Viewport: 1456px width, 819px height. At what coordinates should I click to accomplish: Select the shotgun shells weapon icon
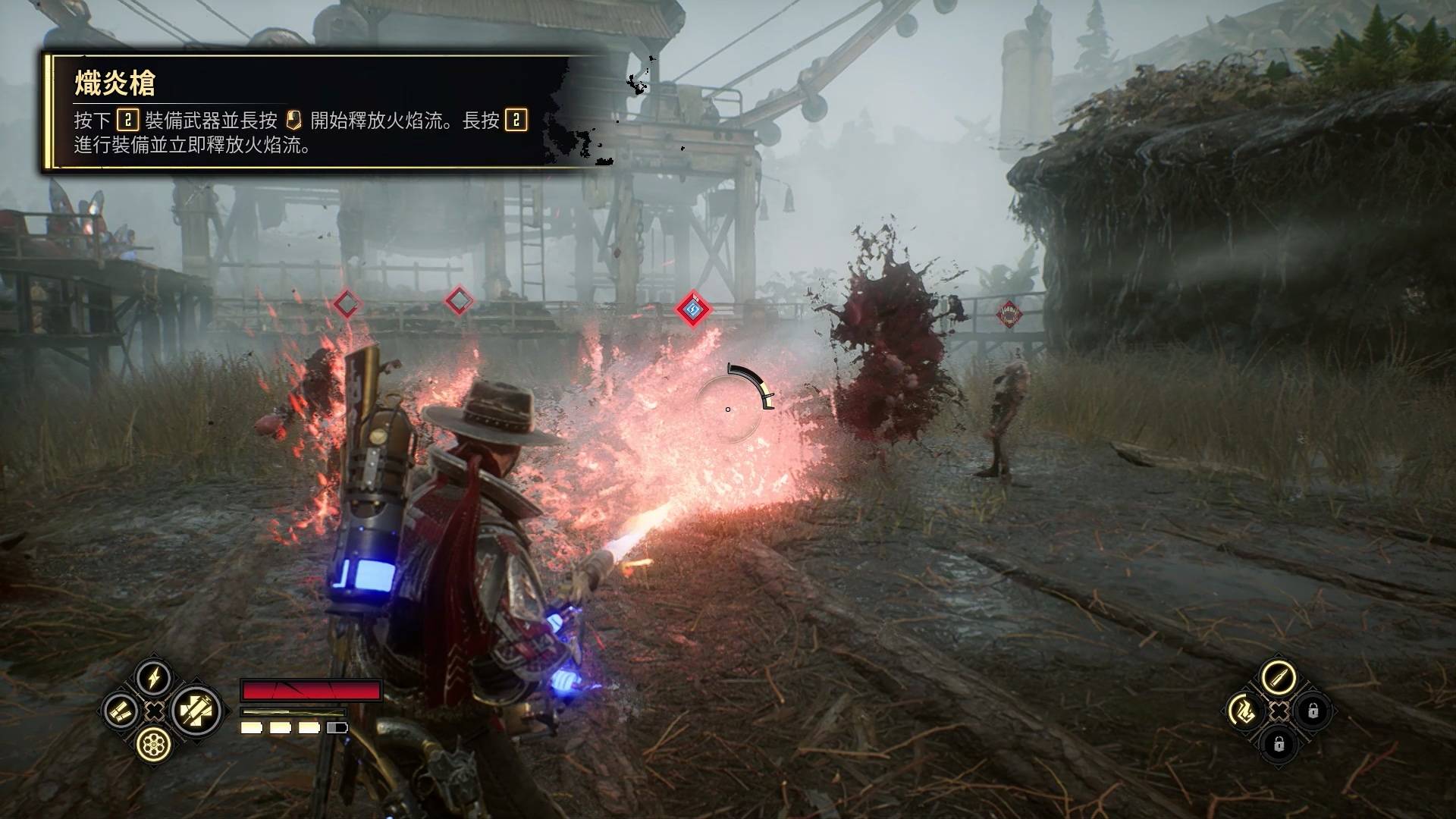point(121,711)
